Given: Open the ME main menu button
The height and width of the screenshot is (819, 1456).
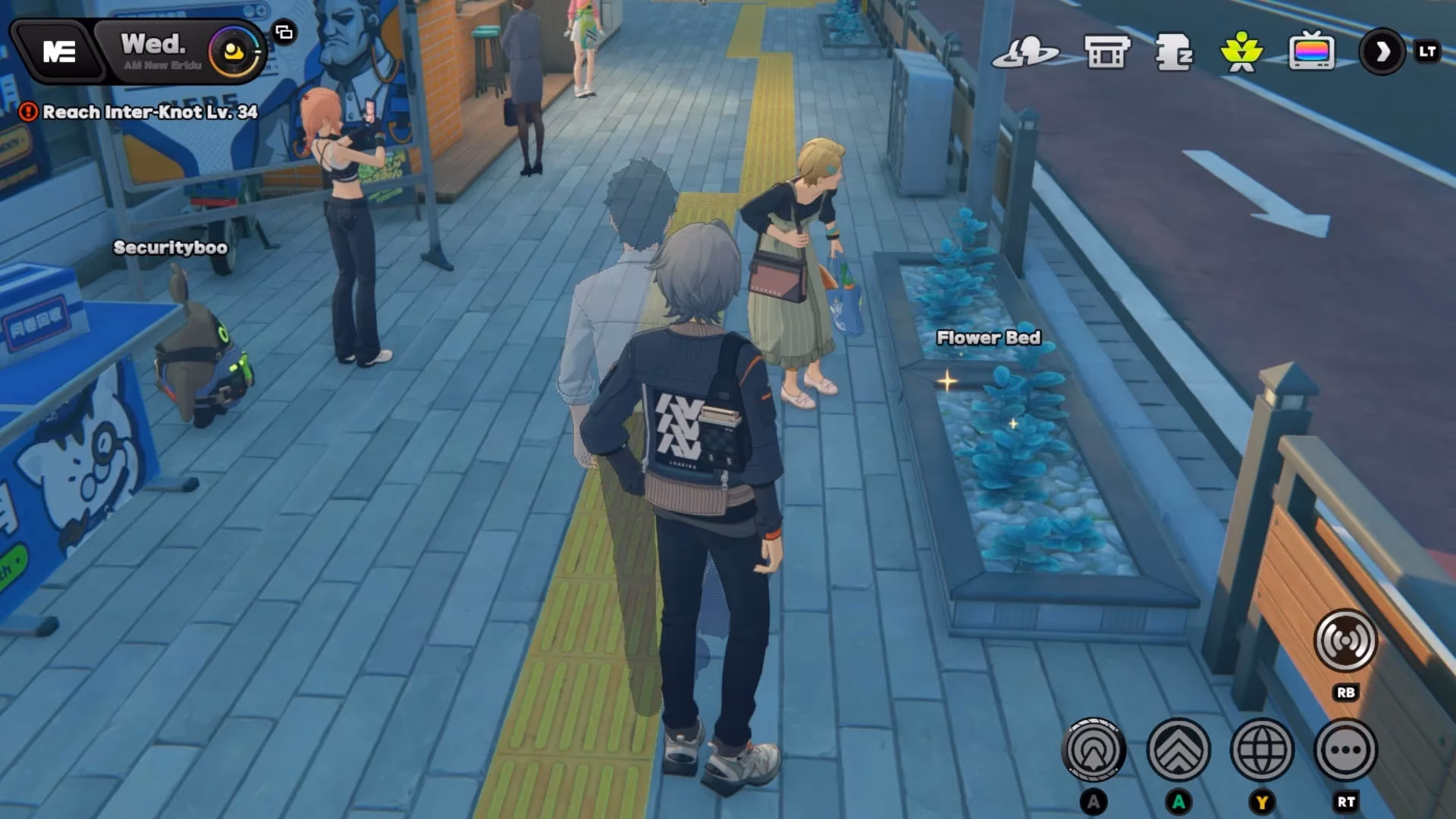Looking at the screenshot, I should tap(58, 52).
